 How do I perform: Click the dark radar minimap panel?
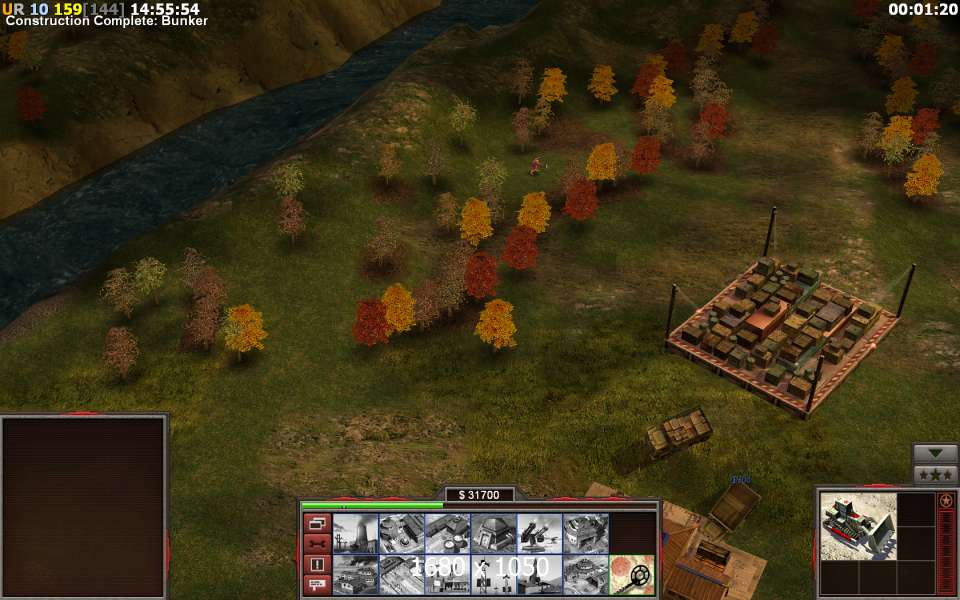pyautogui.click(x=83, y=507)
